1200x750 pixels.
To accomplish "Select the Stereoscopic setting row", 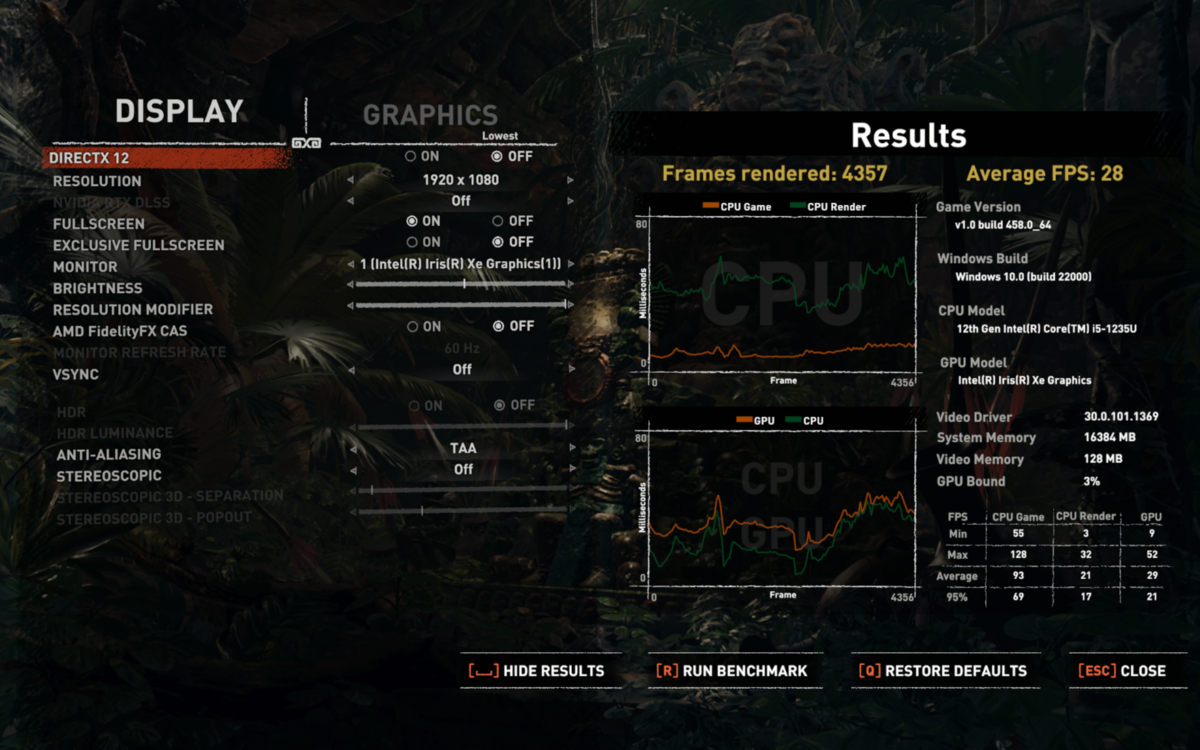I will 108,476.
